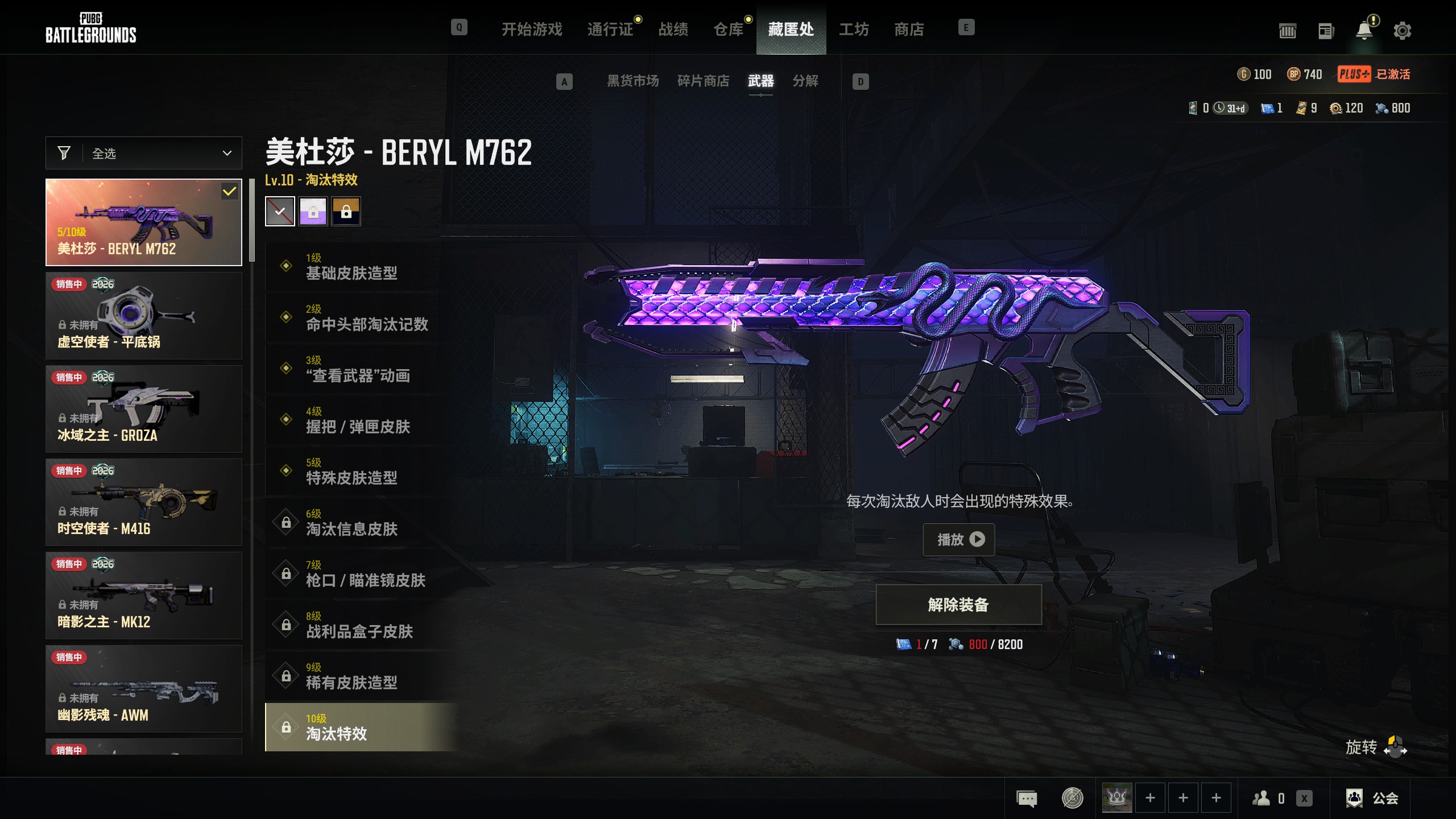This screenshot has width=1456, height=819.
Task: Open the 开始游戏 tab
Action: click(x=531, y=29)
